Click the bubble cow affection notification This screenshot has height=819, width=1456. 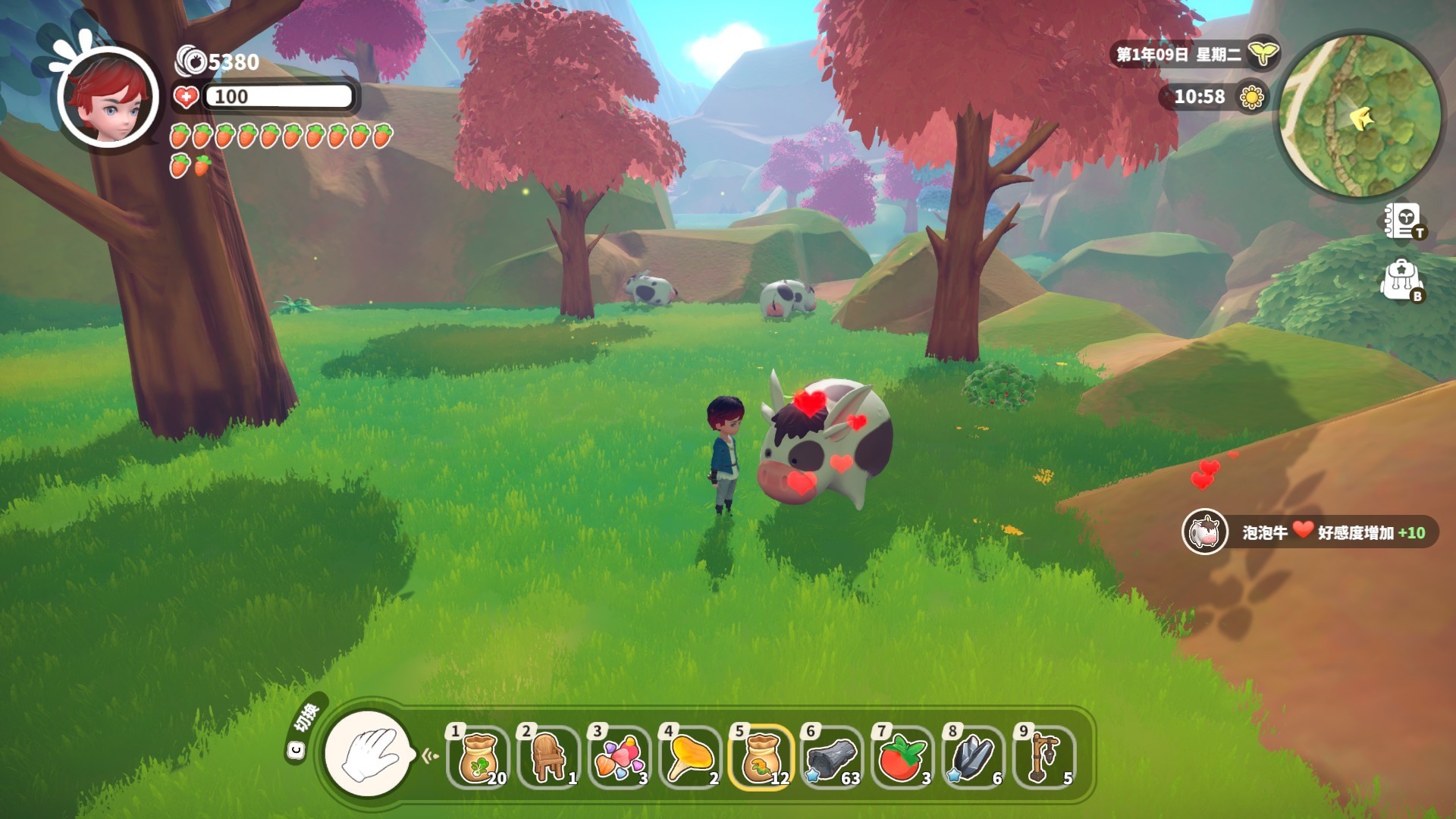point(1310,532)
